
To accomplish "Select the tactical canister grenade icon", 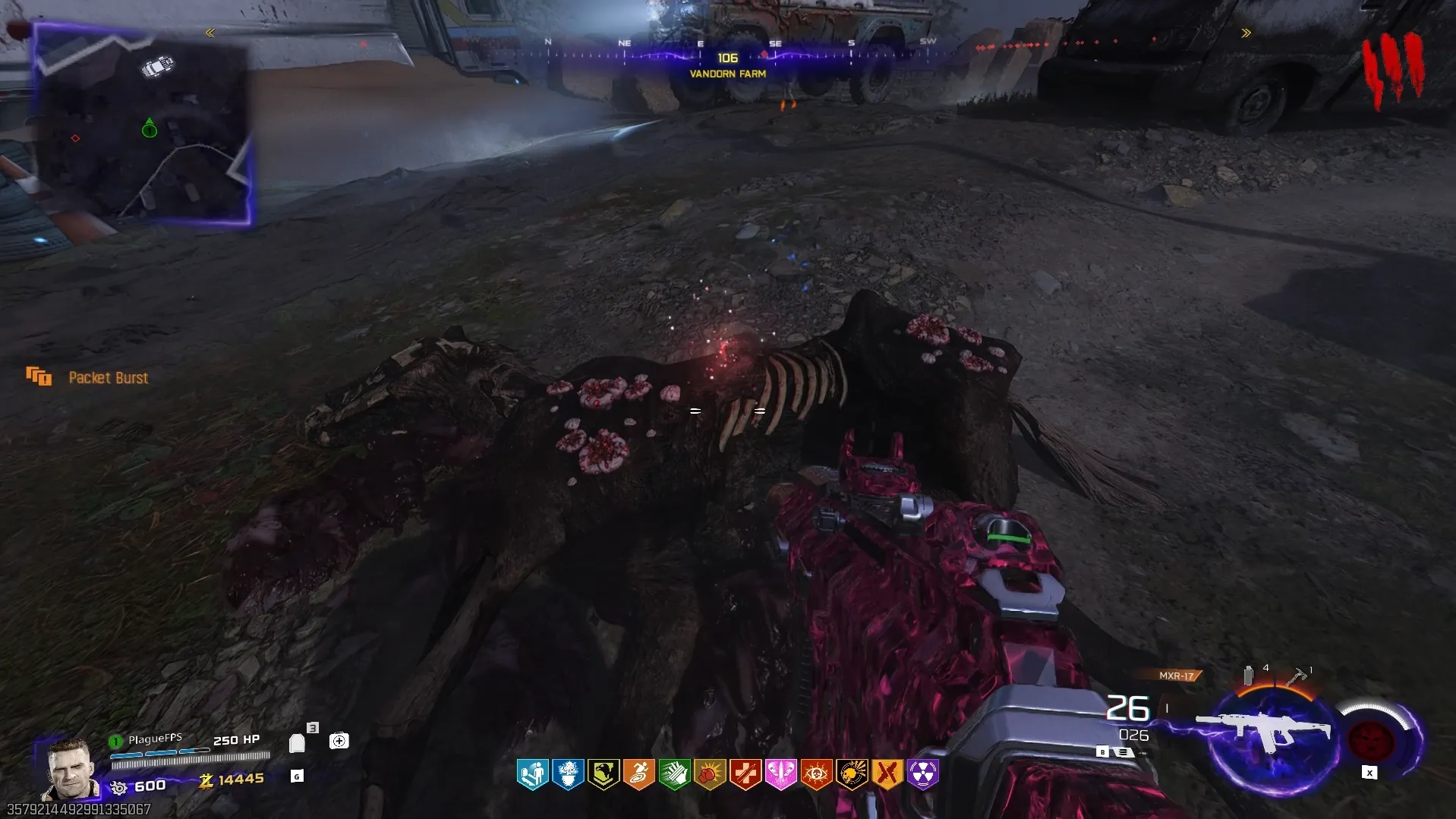I will (1248, 675).
